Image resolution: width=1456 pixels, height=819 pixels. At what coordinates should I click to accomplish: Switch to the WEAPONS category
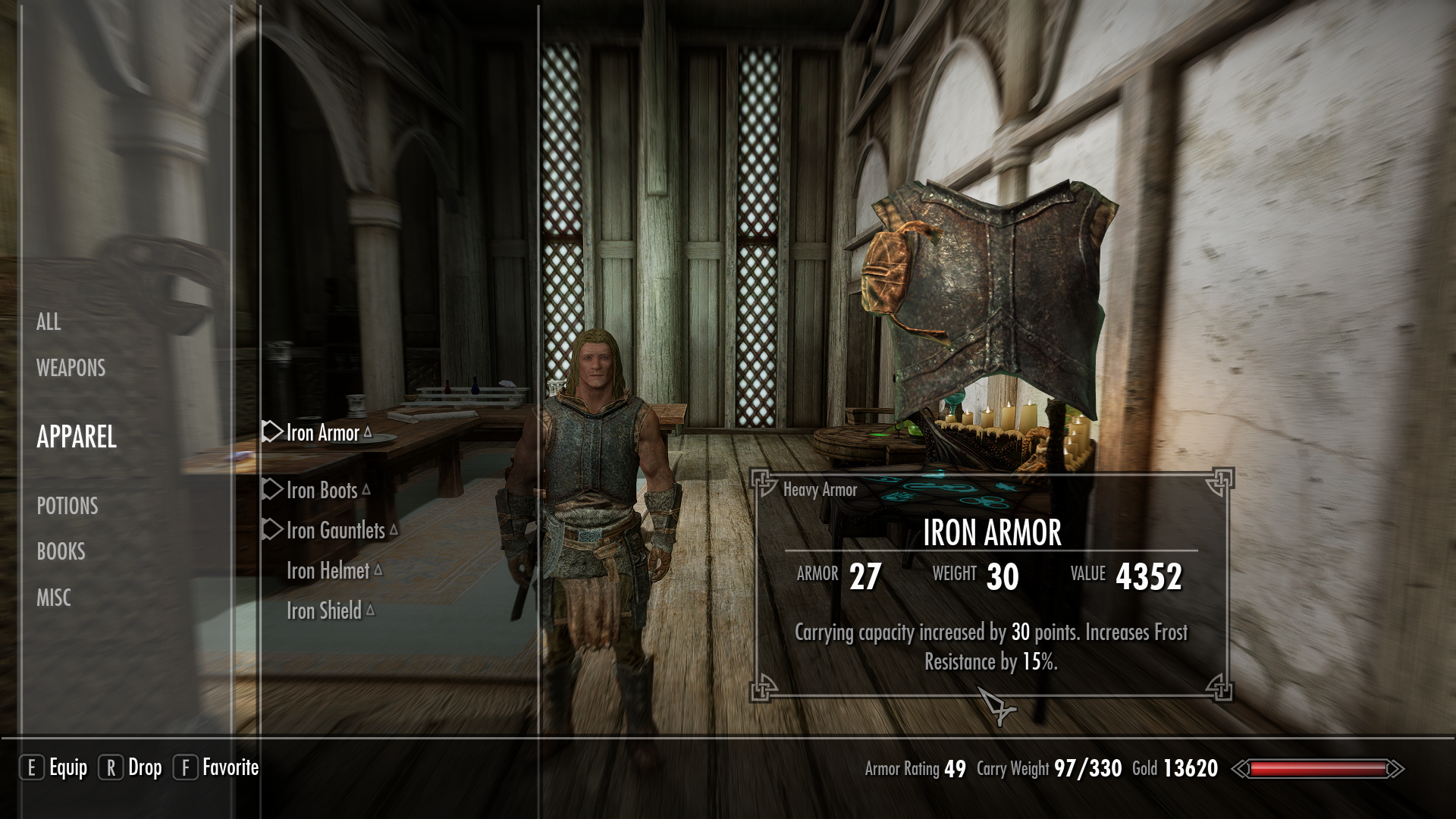point(70,369)
